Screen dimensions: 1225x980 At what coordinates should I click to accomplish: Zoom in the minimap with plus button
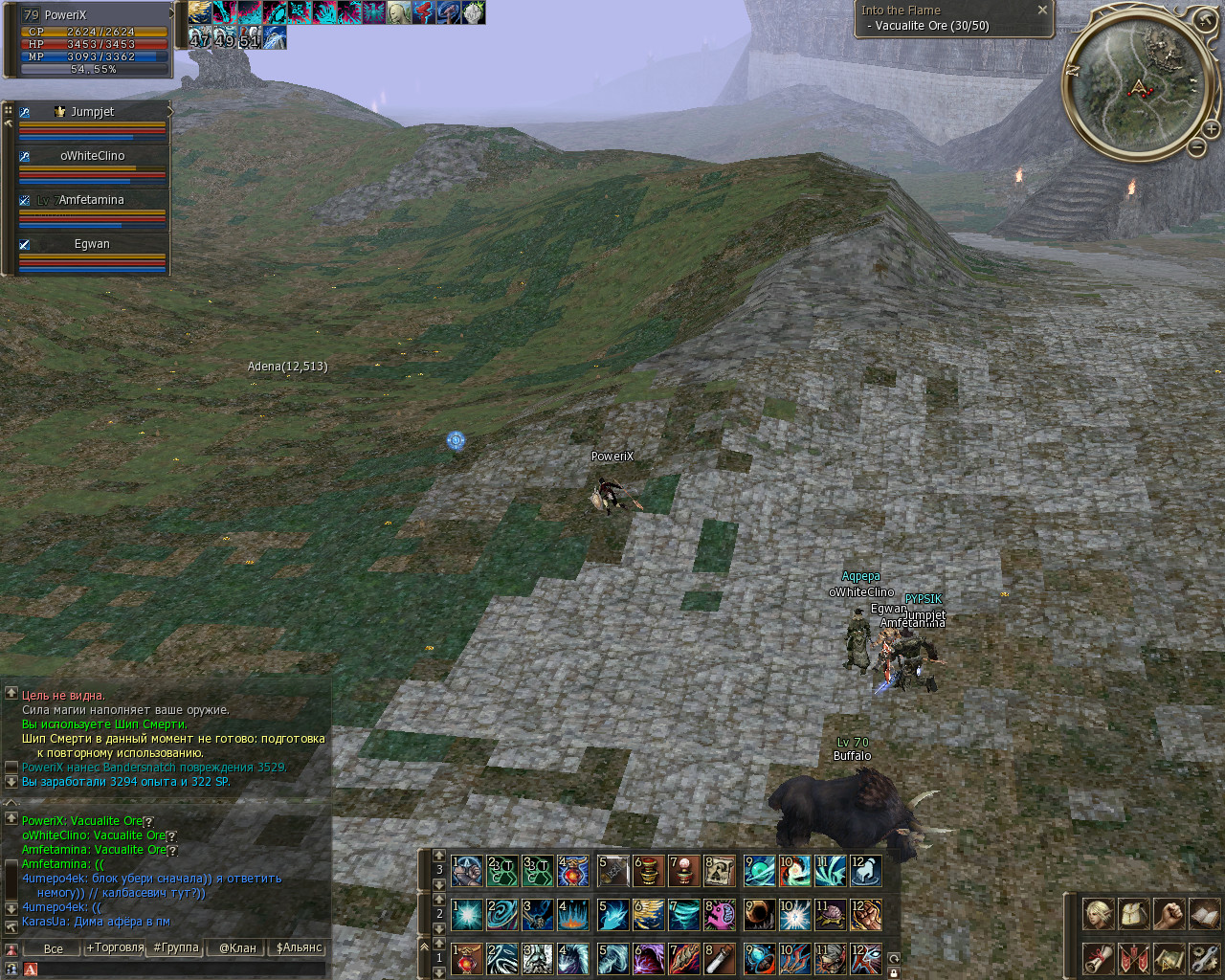pos(1211,128)
